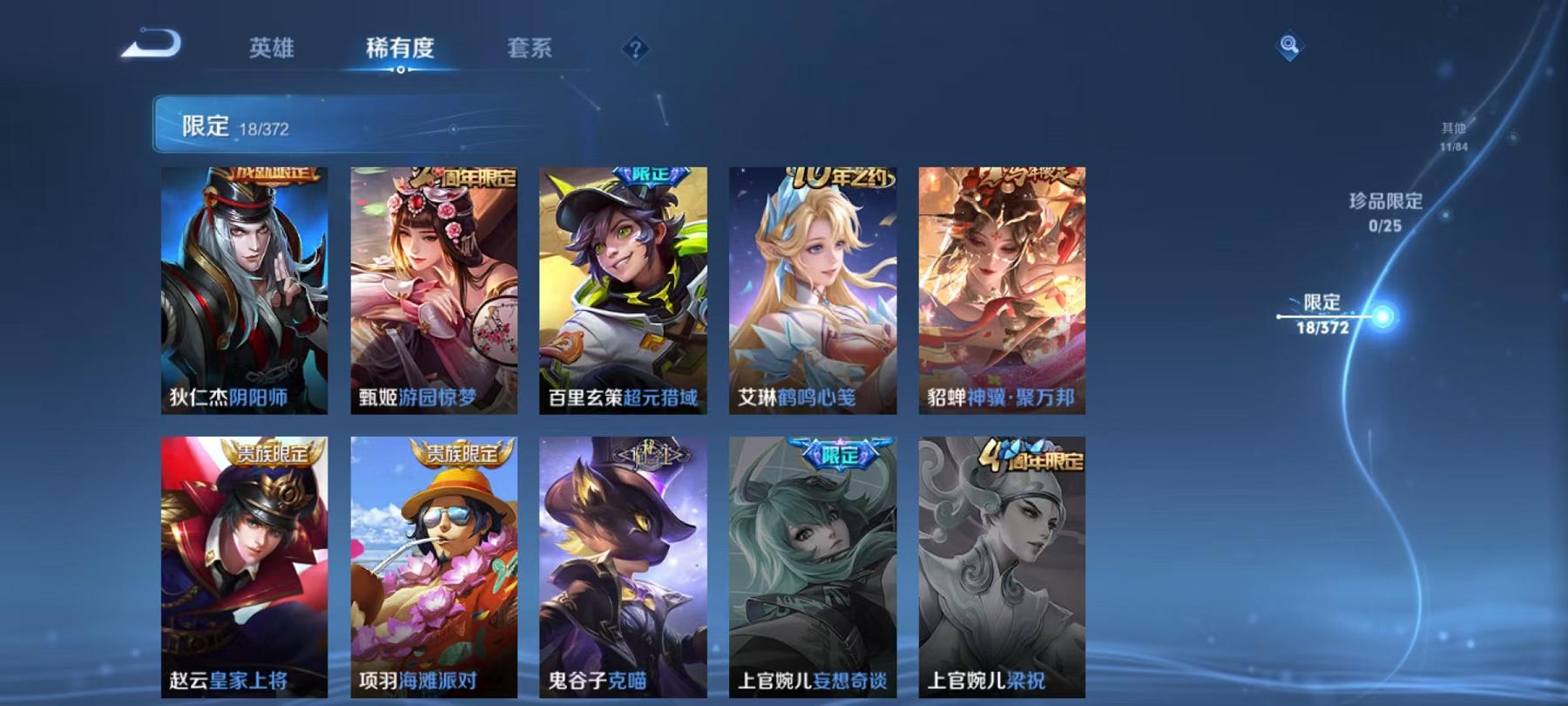Viewport: 1568px width, 706px height.
Task: Re-select the 稀有度 tab
Action: pyautogui.click(x=401, y=50)
